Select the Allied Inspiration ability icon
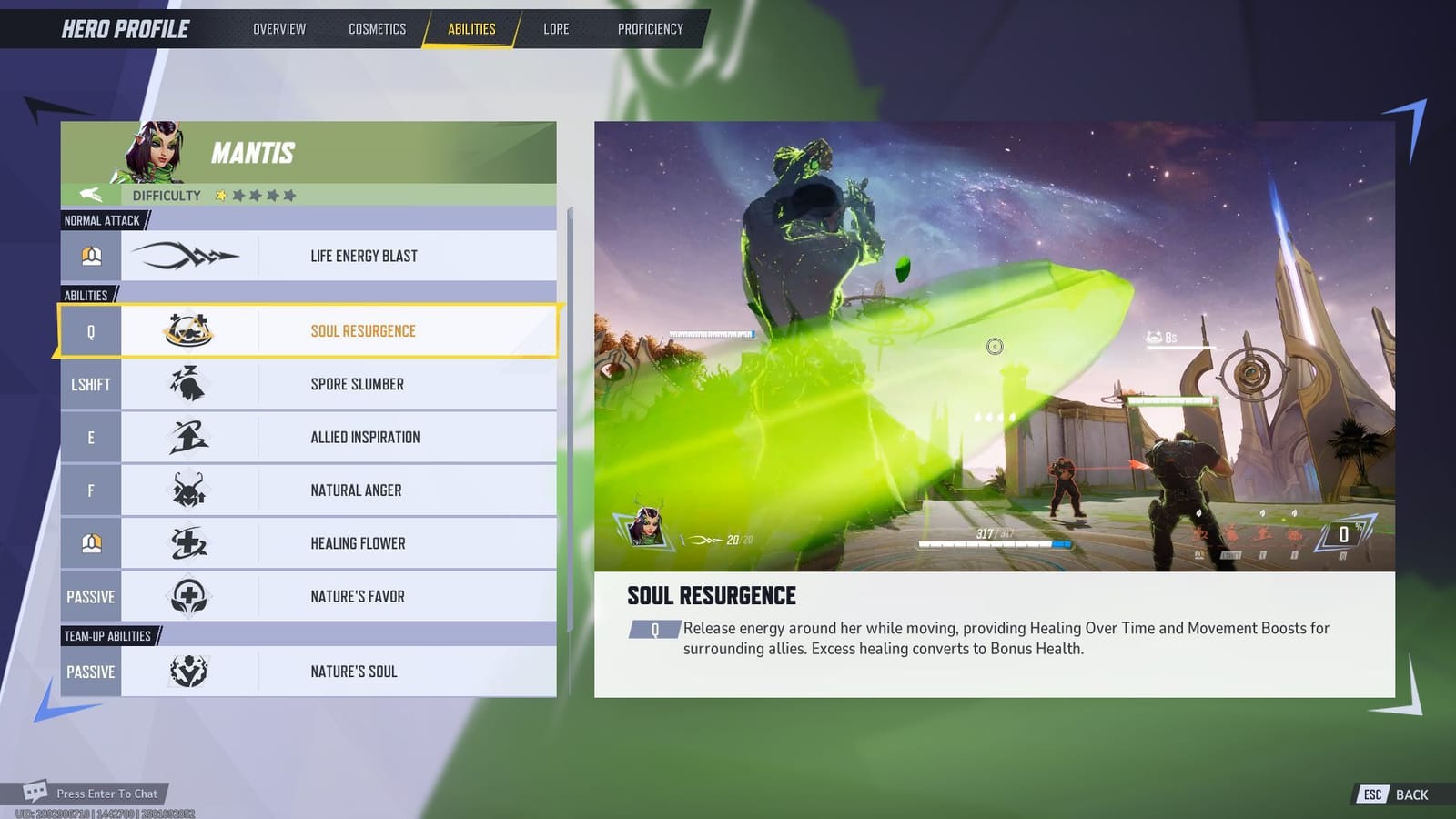 tap(188, 437)
